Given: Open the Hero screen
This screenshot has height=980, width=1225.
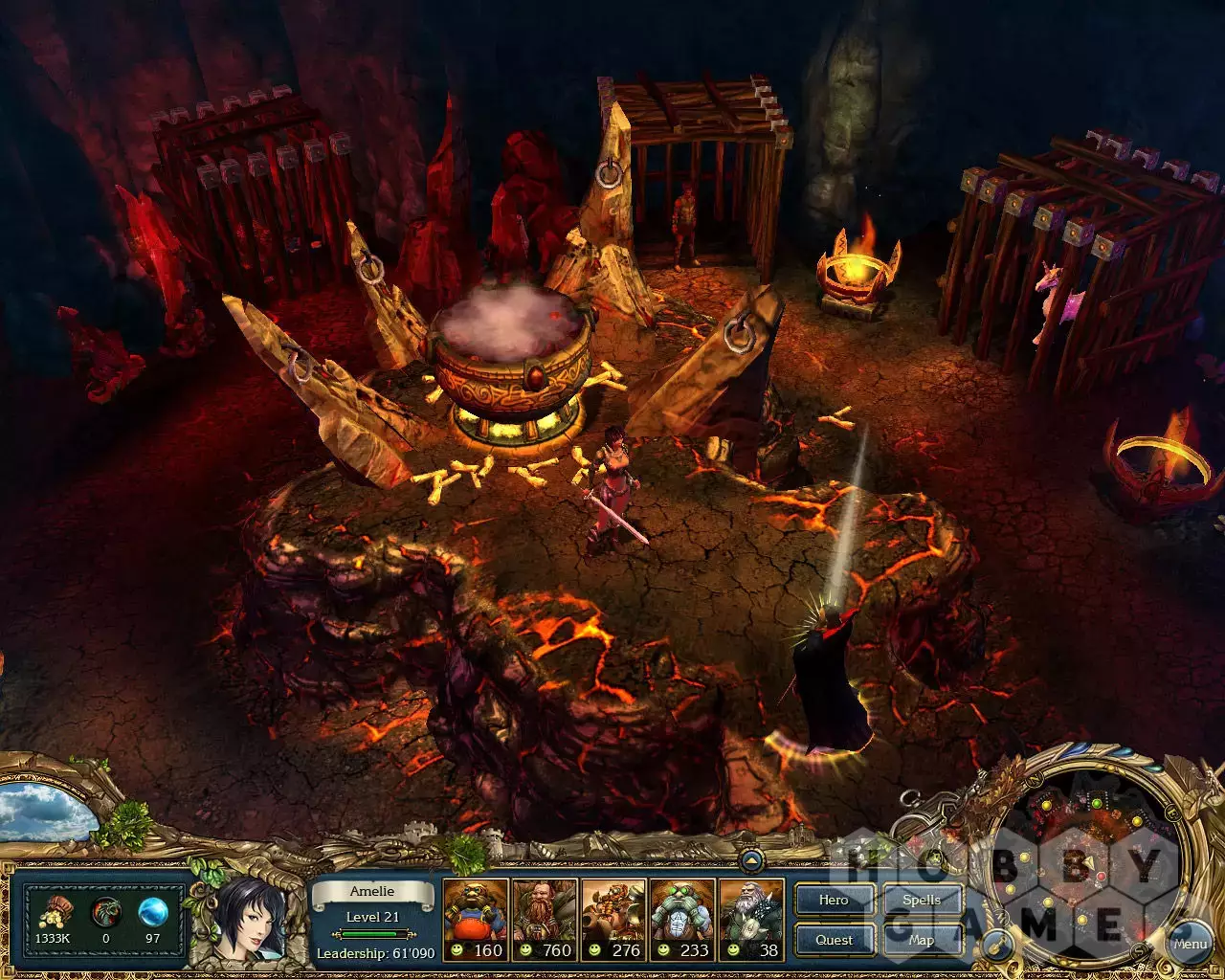Looking at the screenshot, I should point(834,901).
